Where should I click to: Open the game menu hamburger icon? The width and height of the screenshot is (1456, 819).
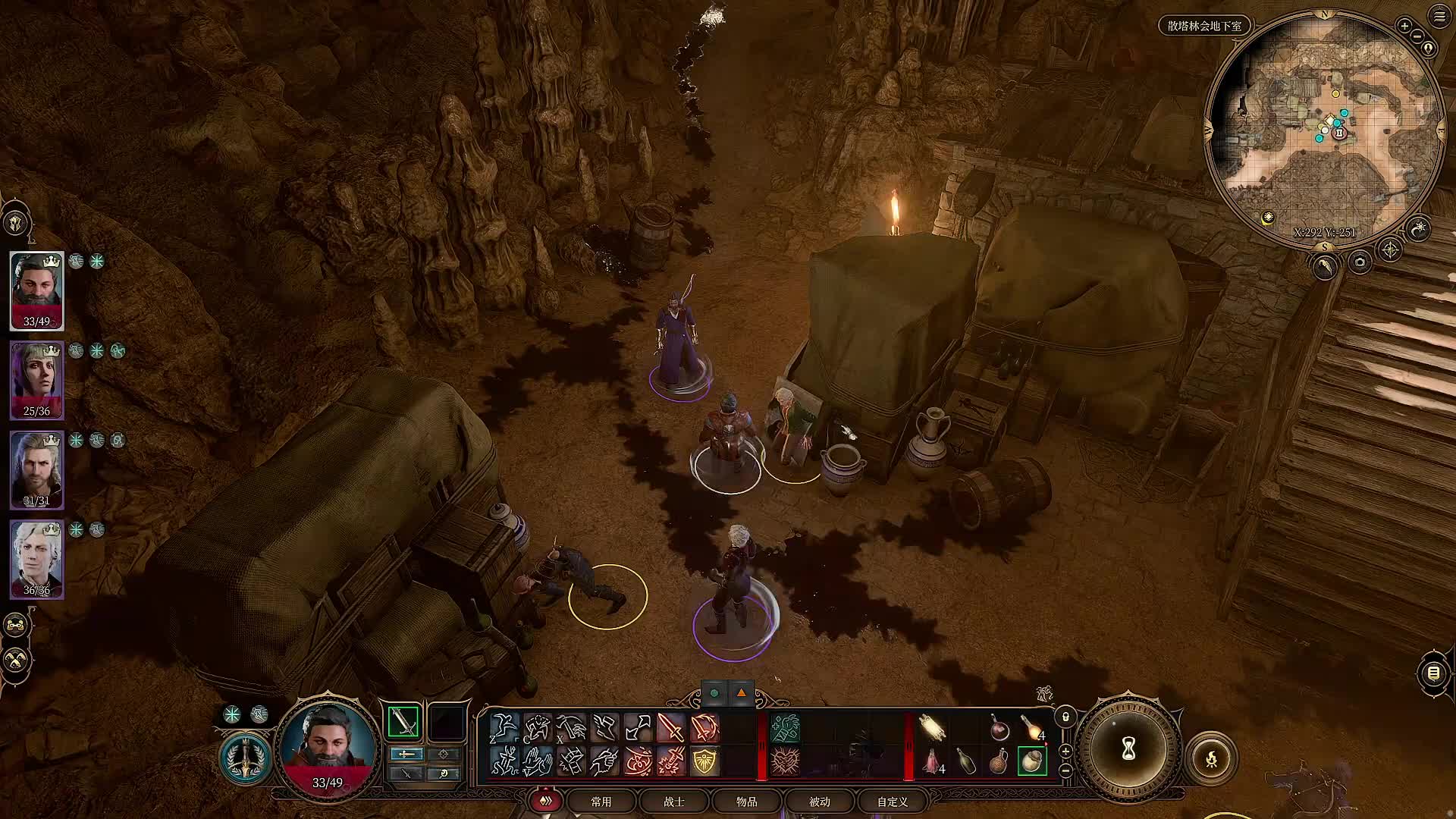[x=1439, y=16]
